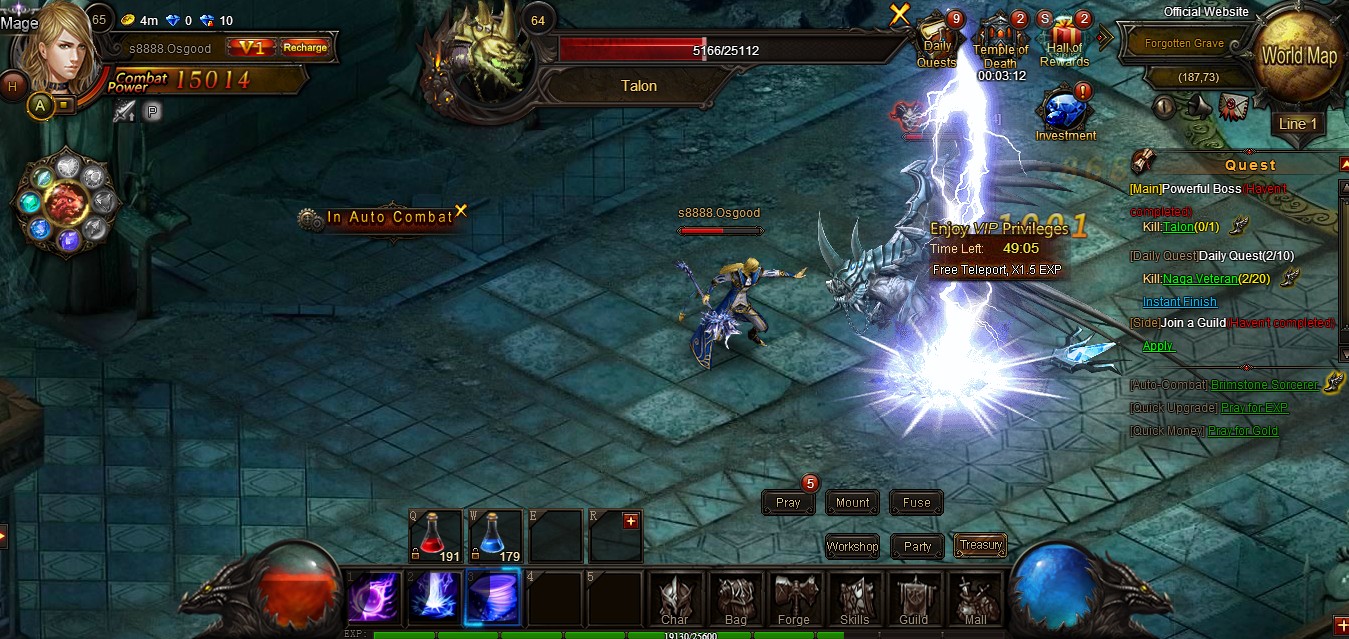Screen dimensions: 1349x639
Task: Click the Pray button
Action: [788, 503]
